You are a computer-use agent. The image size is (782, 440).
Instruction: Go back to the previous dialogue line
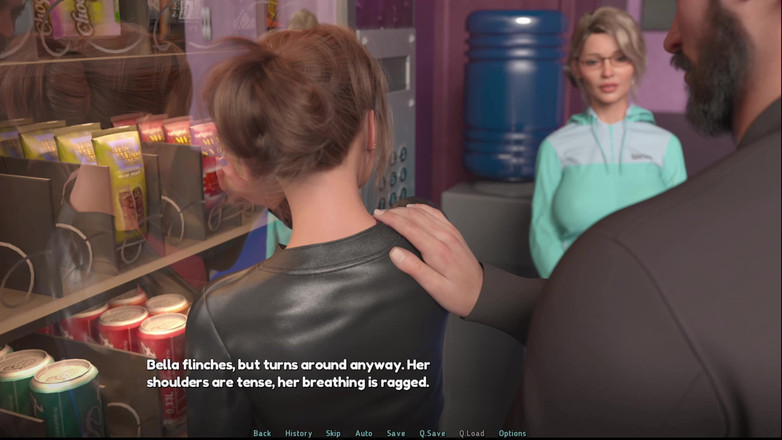coord(262,433)
